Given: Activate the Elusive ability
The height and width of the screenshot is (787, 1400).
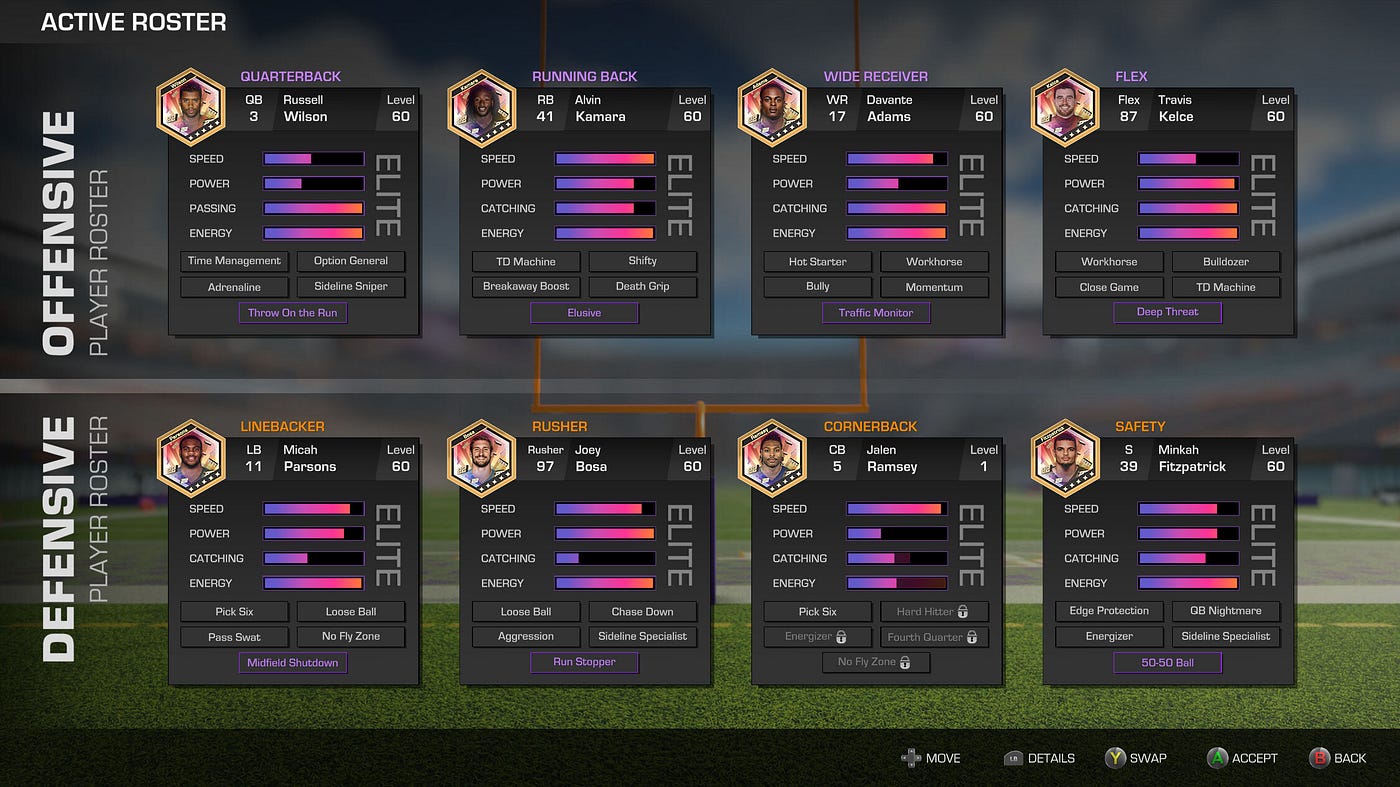Looking at the screenshot, I should (x=584, y=313).
